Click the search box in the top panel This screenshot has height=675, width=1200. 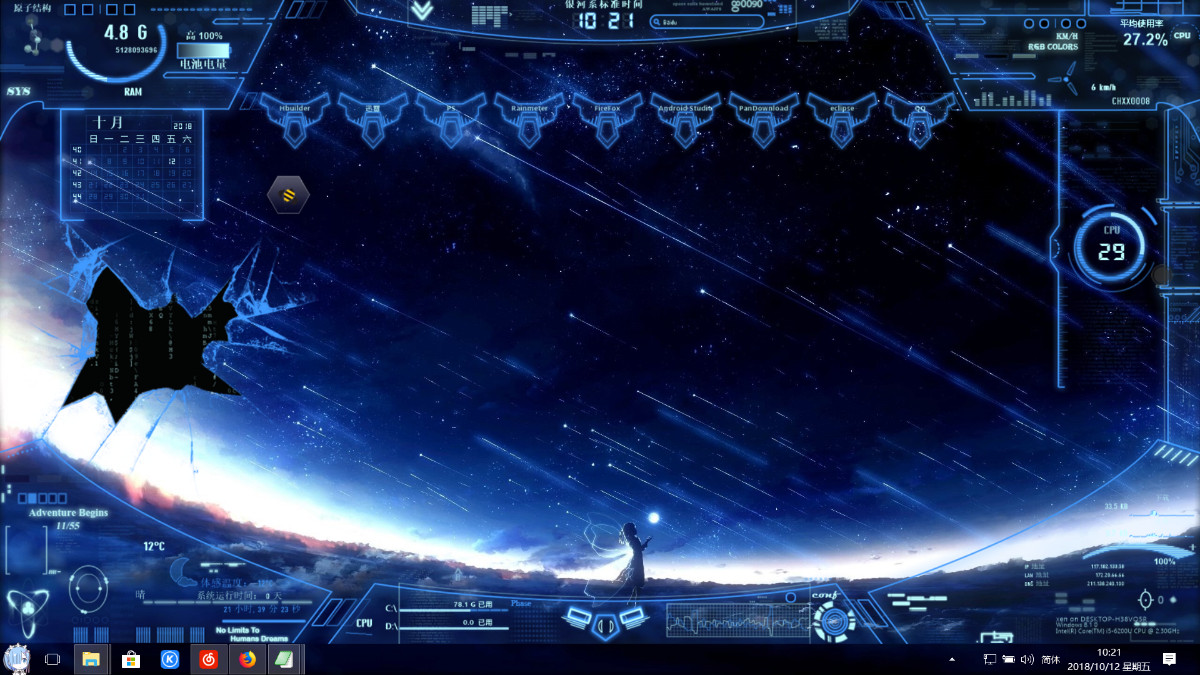(692, 21)
